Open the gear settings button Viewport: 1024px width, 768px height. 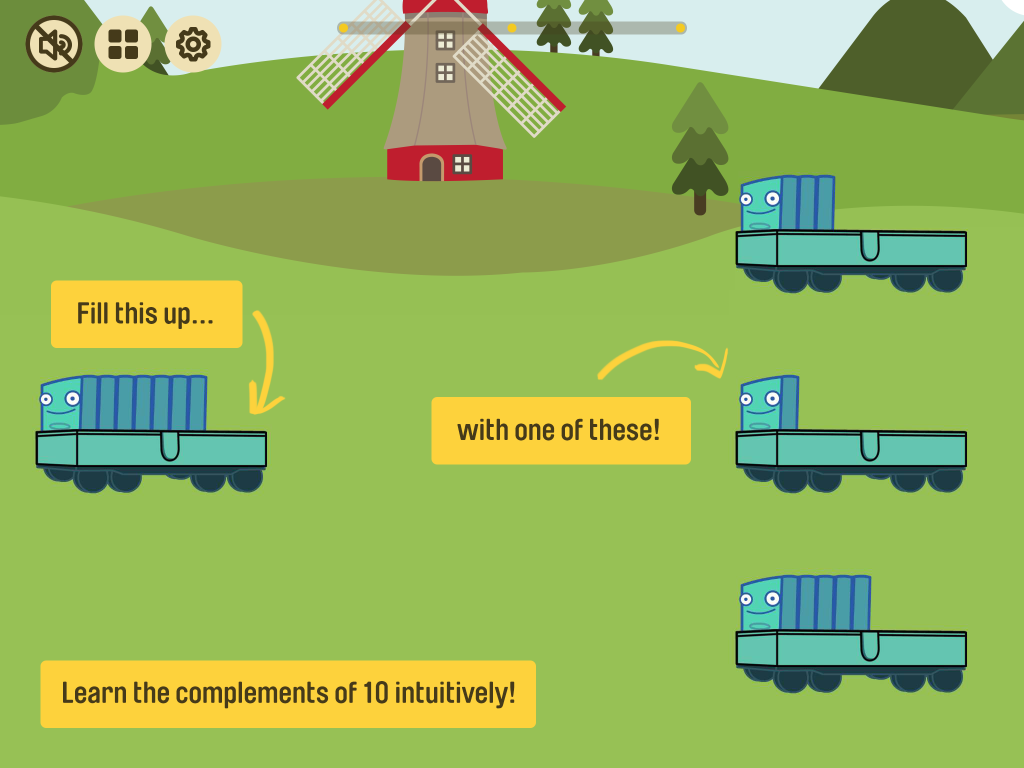[192, 44]
